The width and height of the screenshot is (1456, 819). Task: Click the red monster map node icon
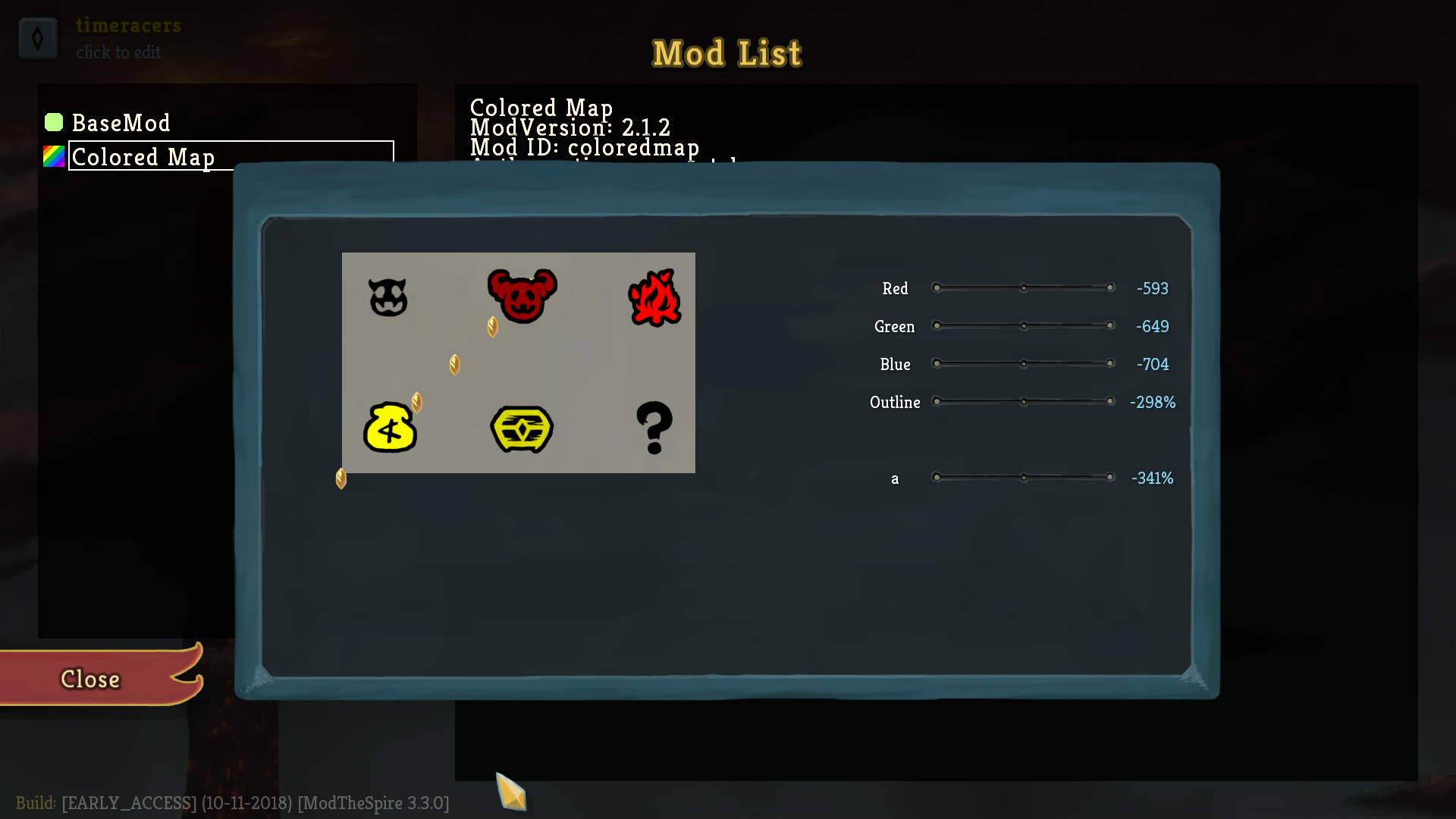[522, 296]
